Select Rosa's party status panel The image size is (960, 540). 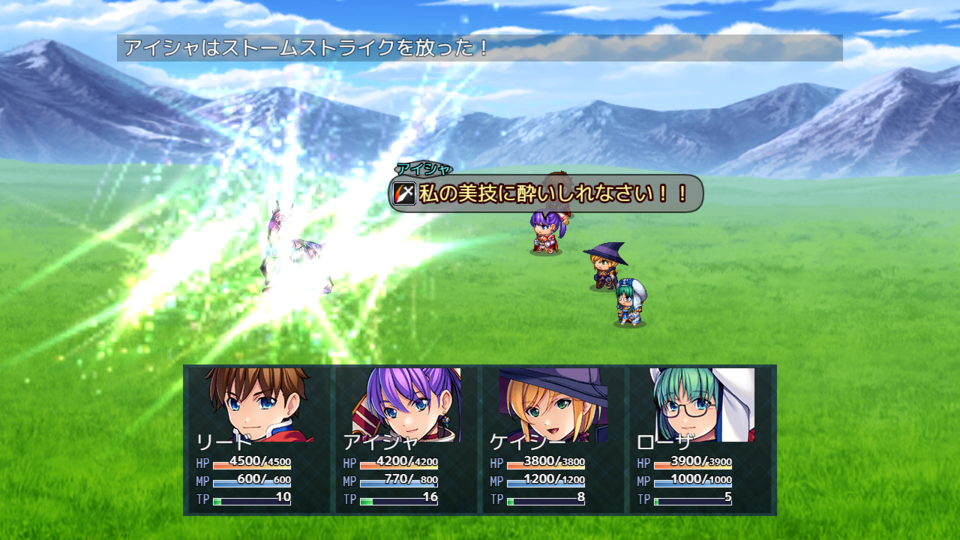coord(701,440)
